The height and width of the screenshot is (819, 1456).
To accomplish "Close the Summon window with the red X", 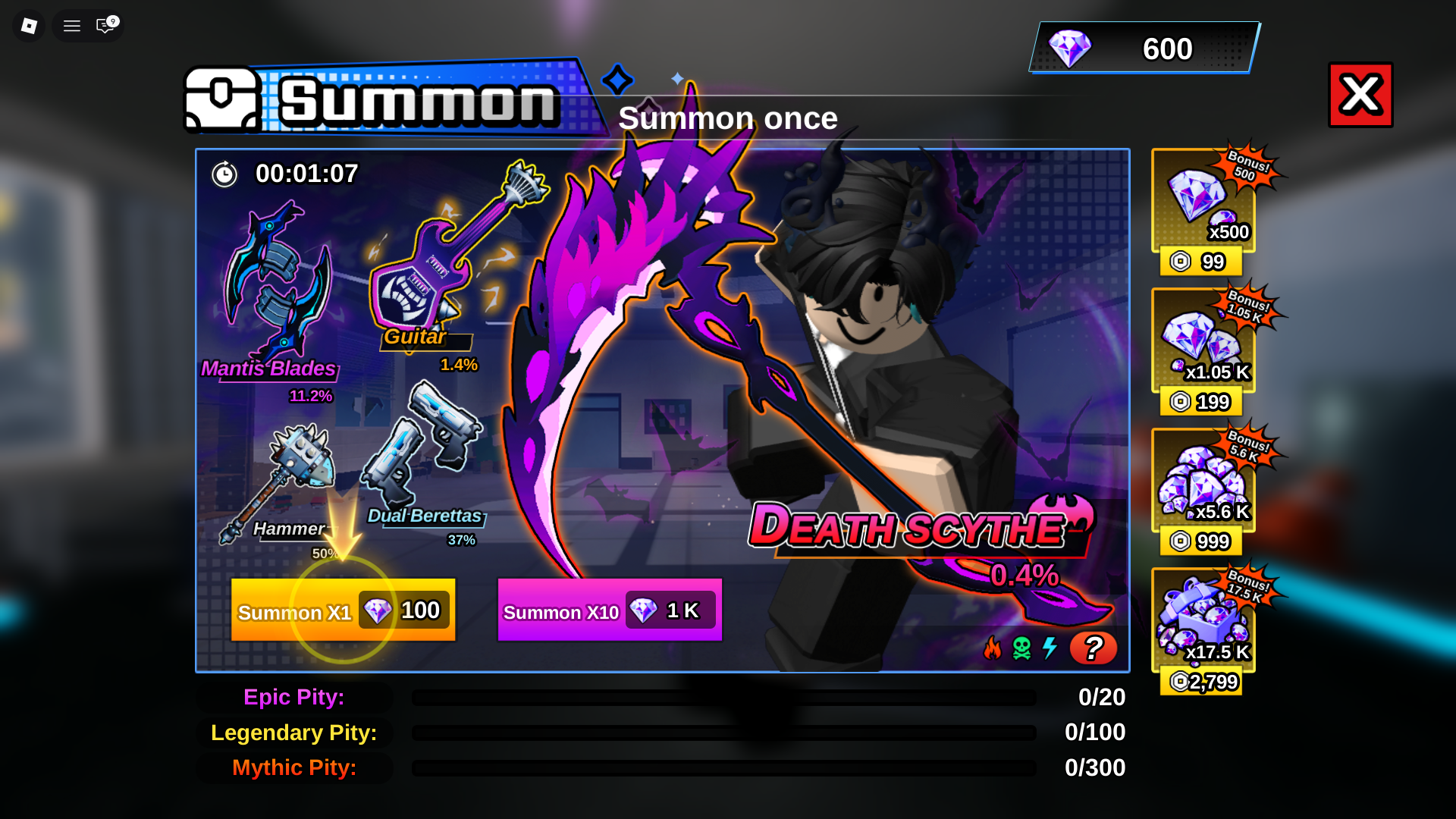I will click(1360, 95).
